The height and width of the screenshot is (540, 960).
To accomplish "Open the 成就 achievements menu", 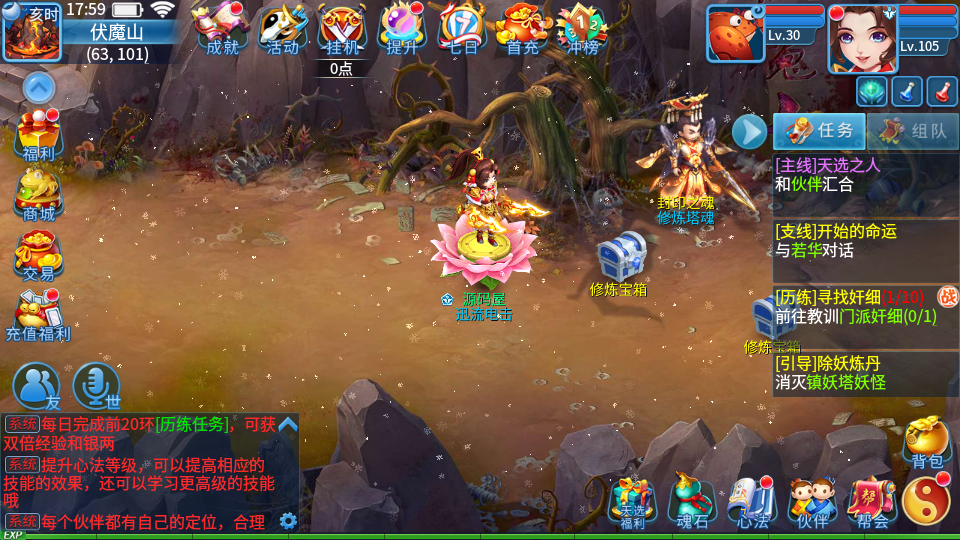I will pyautogui.click(x=221, y=28).
